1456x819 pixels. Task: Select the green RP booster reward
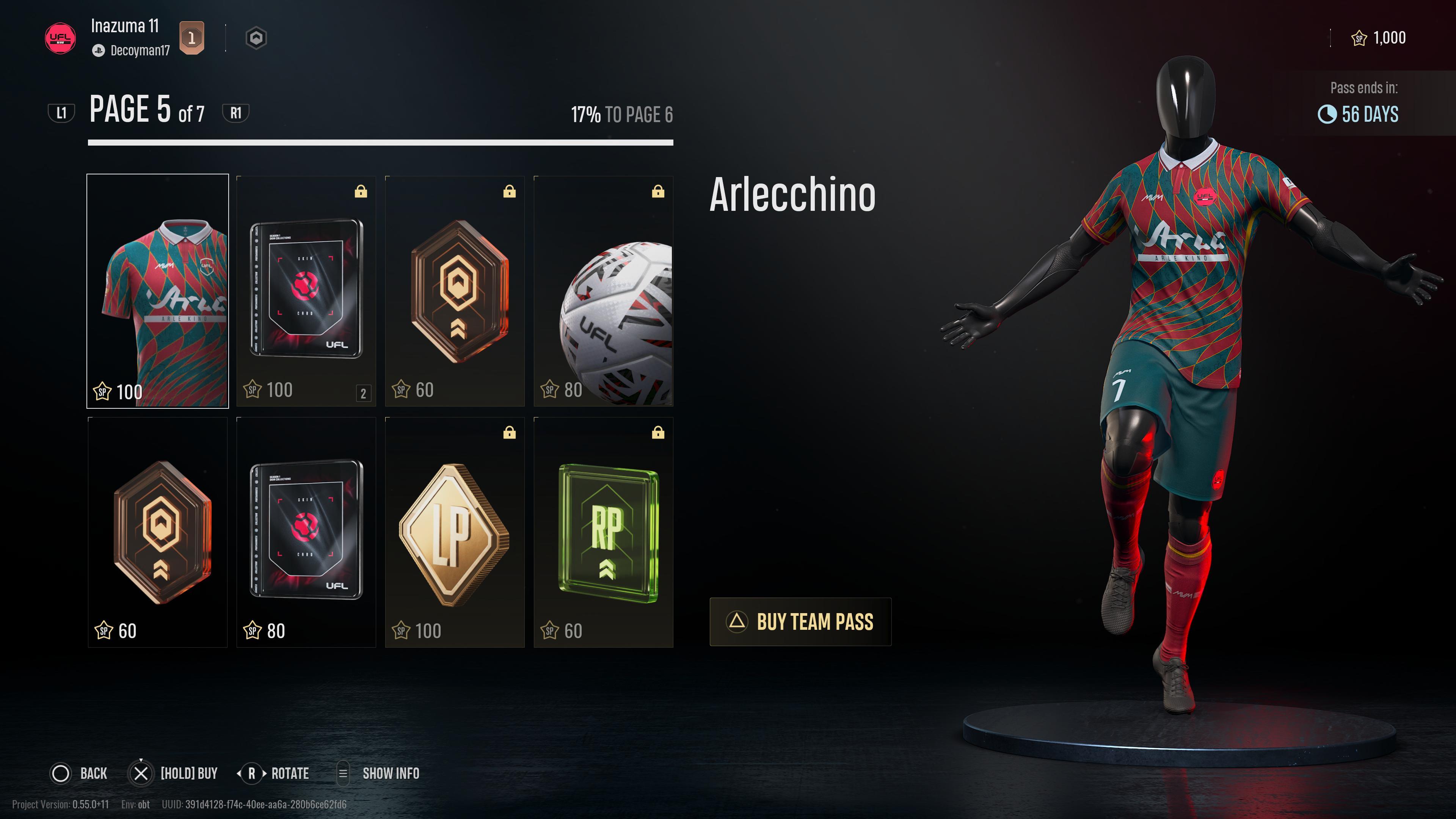[x=603, y=531]
